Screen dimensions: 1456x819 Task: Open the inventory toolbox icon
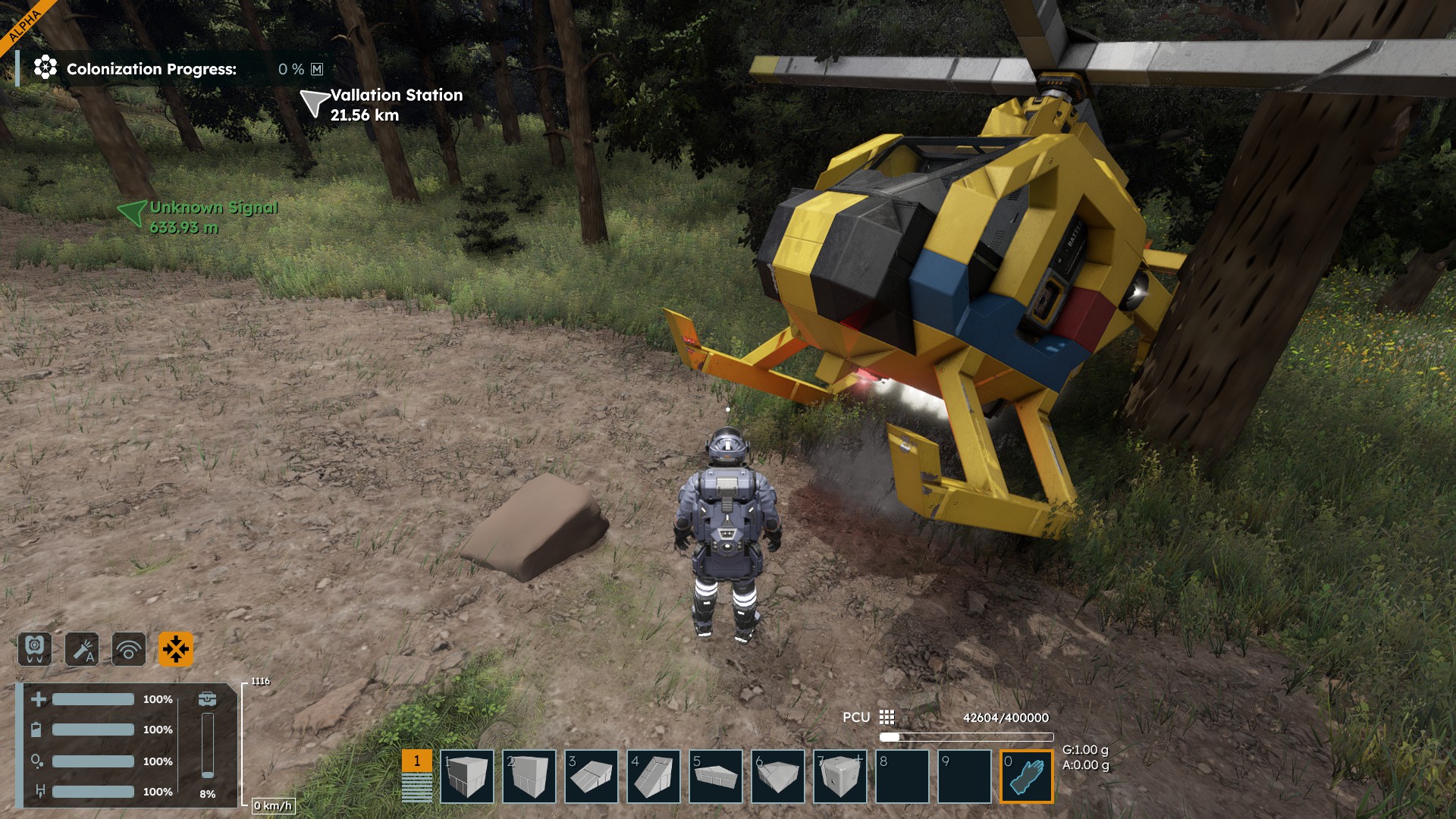(207, 699)
